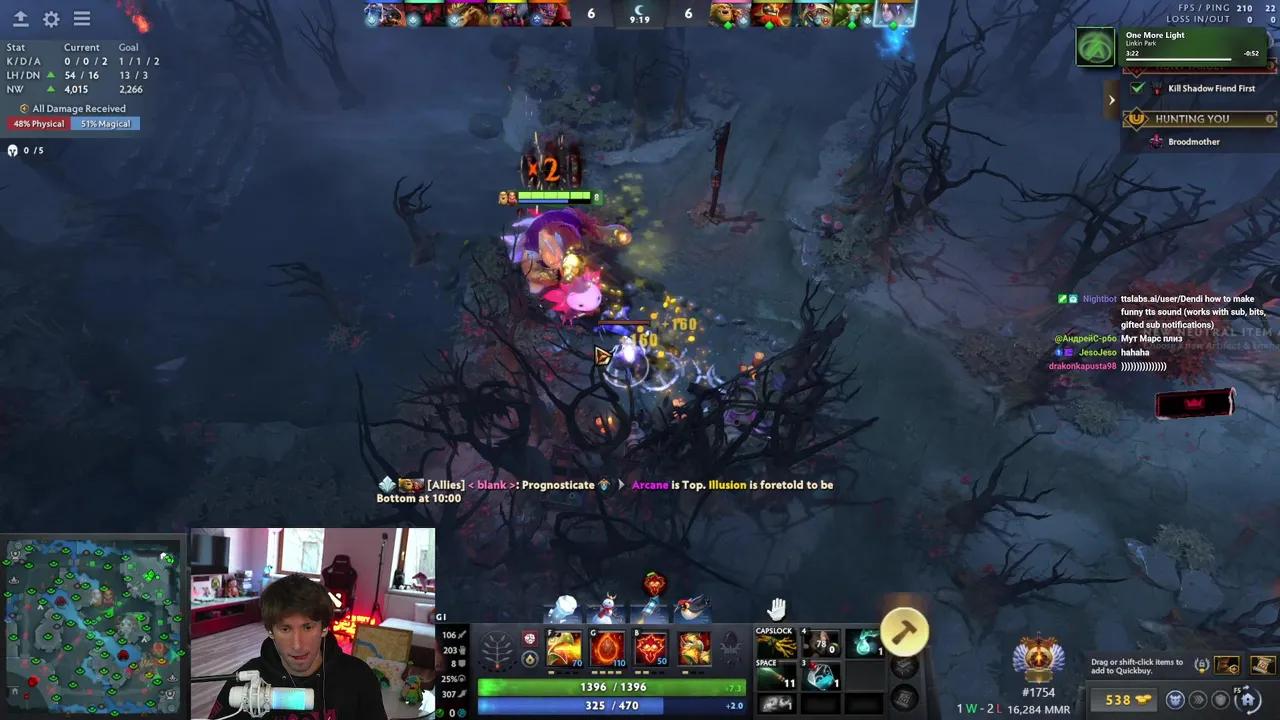Viewport: 1280px width, 720px height.
Task: Open the hero talent tree icon
Action: tap(495, 647)
